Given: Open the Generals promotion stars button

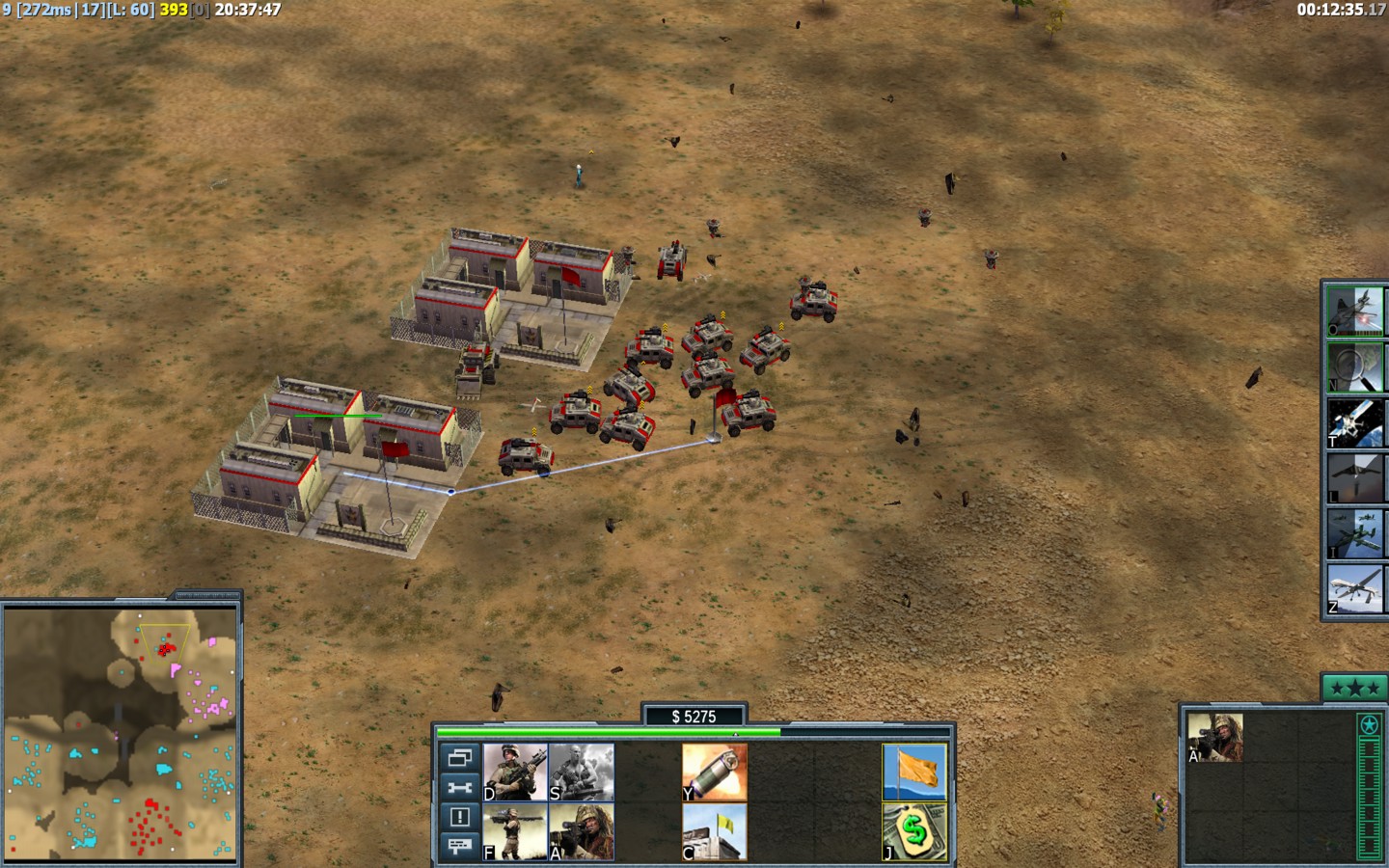Looking at the screenshot, I should [x=1354, y=688].
